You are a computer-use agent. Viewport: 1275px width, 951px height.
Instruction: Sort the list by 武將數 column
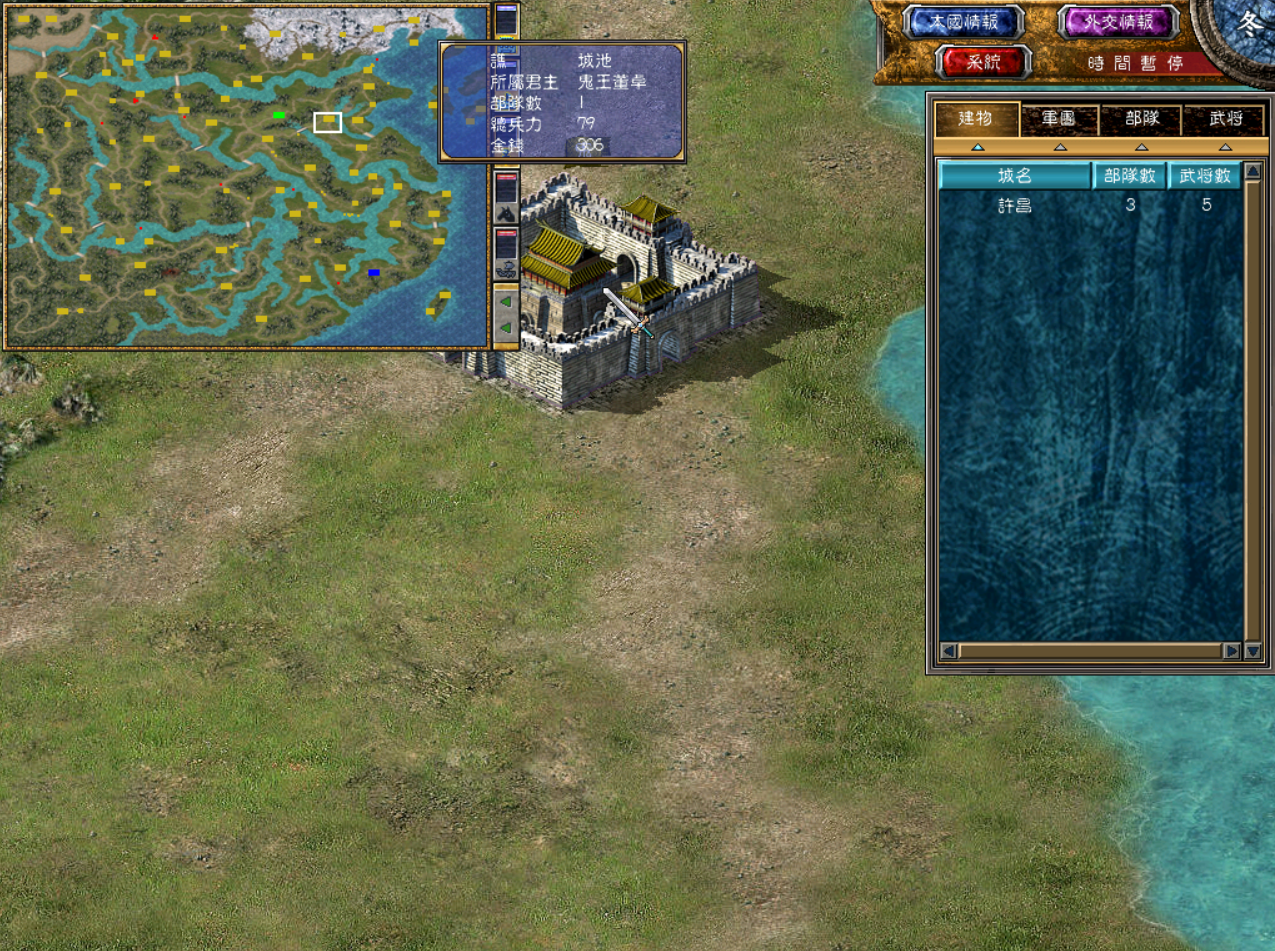click(x=1204, y=176)
